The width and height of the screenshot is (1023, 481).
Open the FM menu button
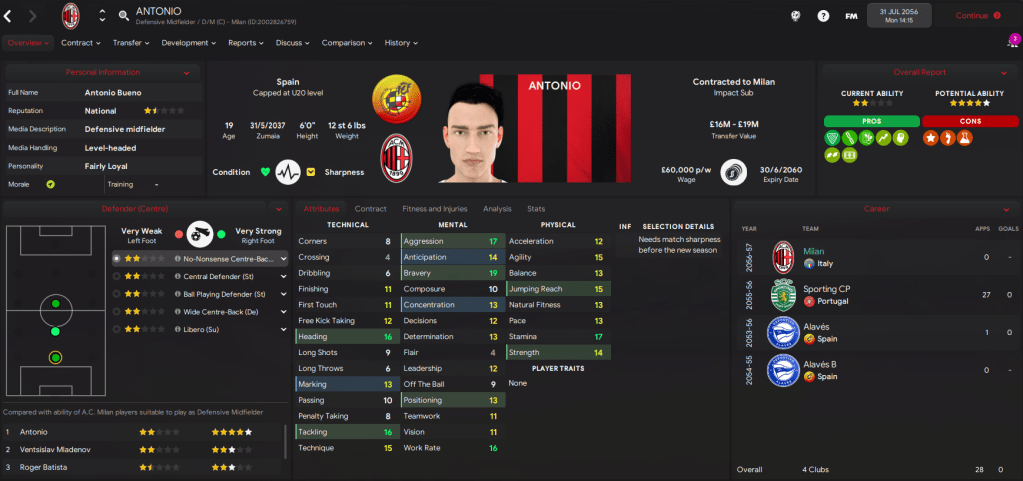pos(851,16)
